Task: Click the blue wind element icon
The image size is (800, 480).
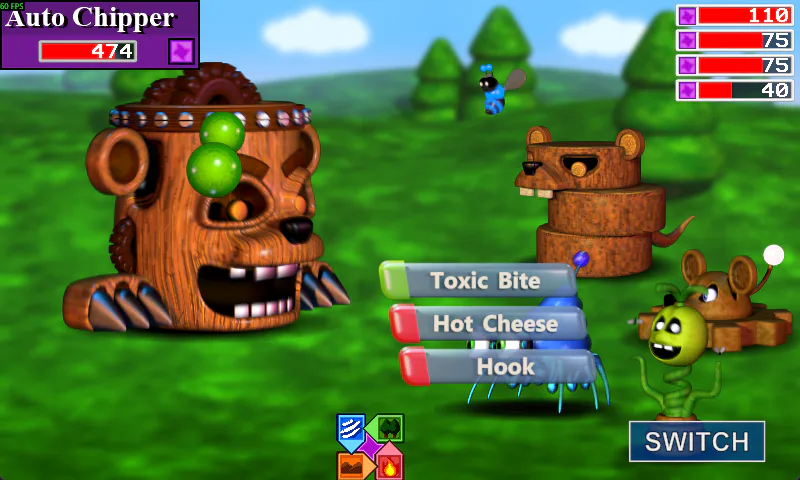Action: coord(350,428)
